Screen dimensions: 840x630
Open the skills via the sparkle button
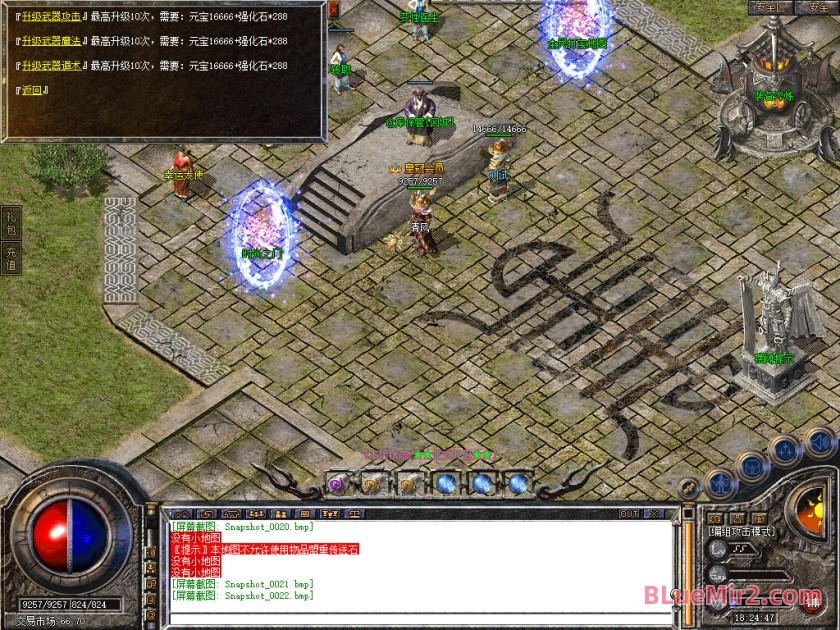tap(786, 449)
